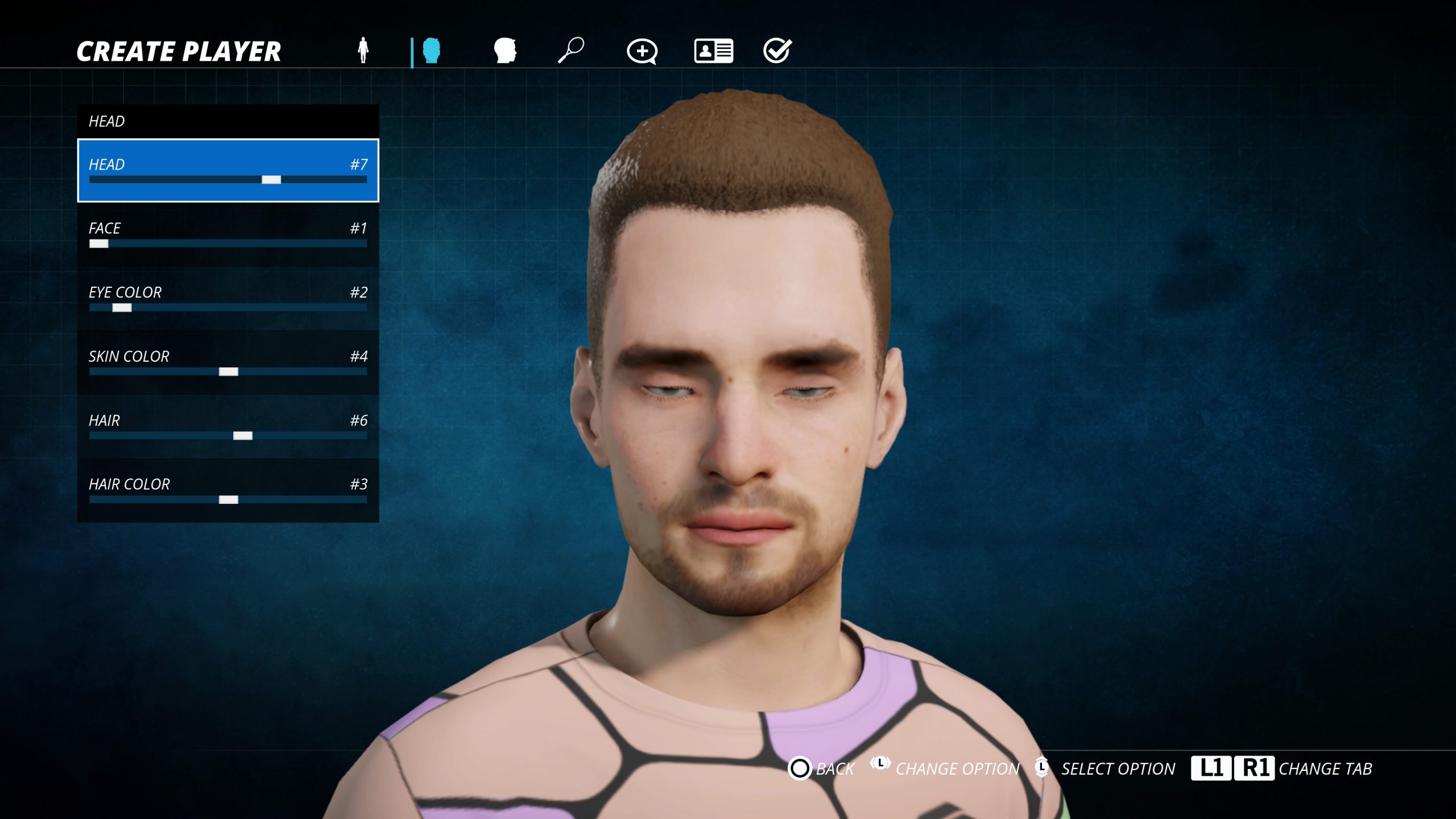Open the checkmark confirmation tab
This screenshot has width=1456, height=819.
777,51
